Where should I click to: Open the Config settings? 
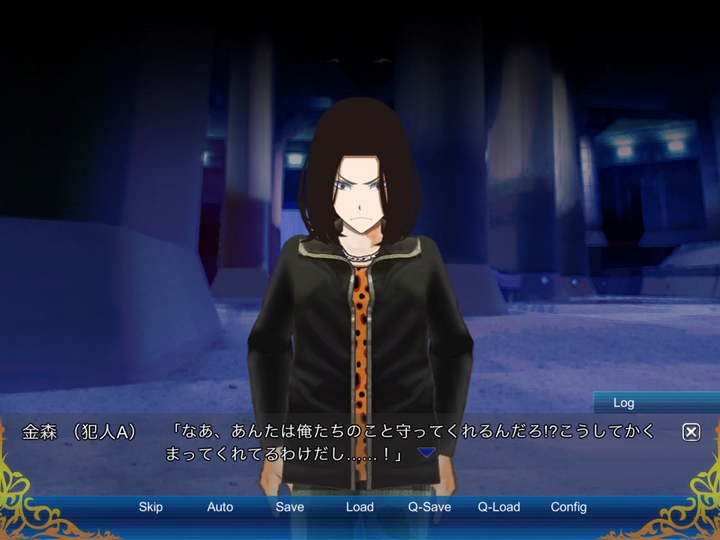pyautogui.click(x=569, y=507)
